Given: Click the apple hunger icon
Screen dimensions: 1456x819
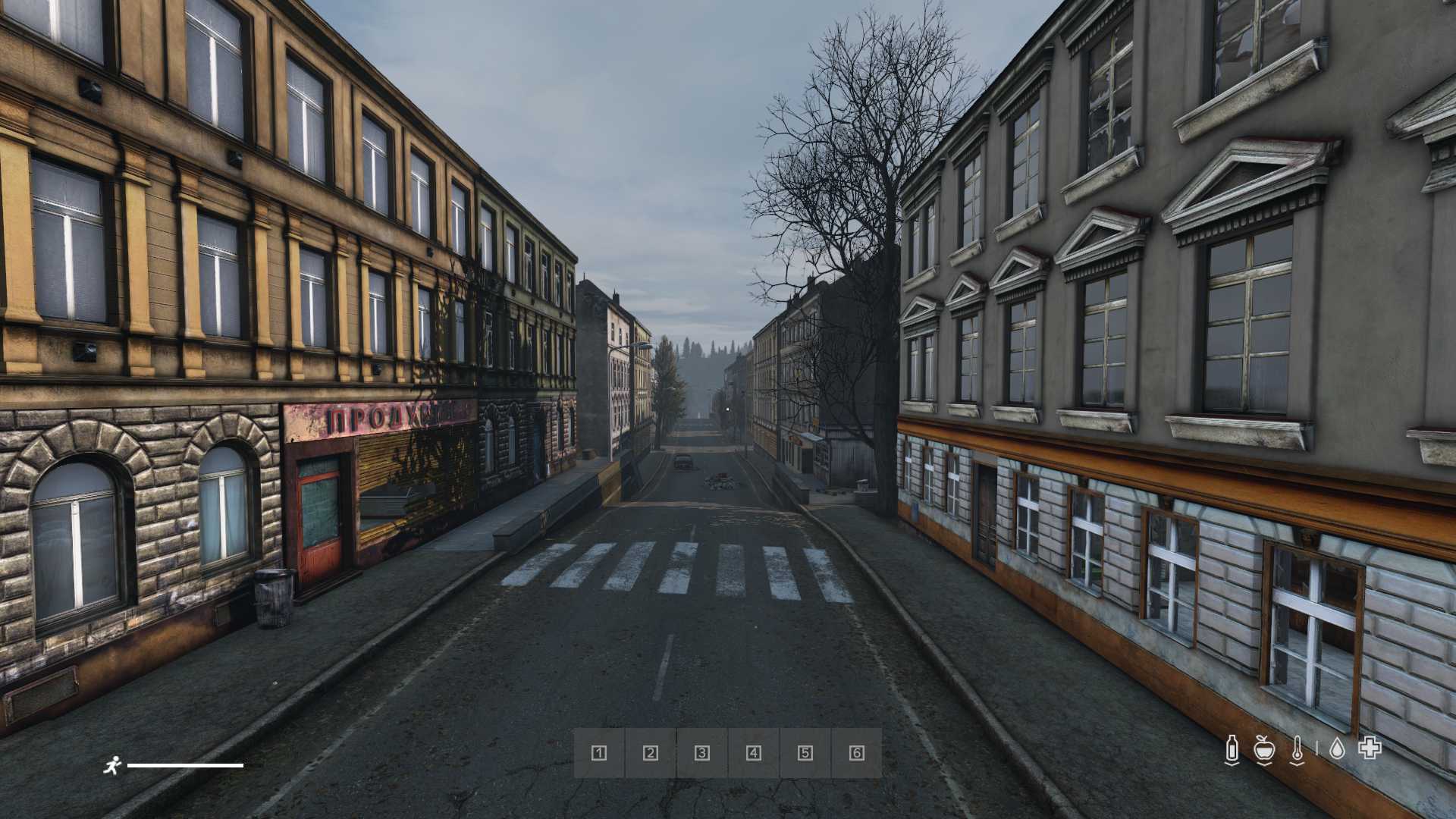Looking at the screenshot, I should [1263, 749].
